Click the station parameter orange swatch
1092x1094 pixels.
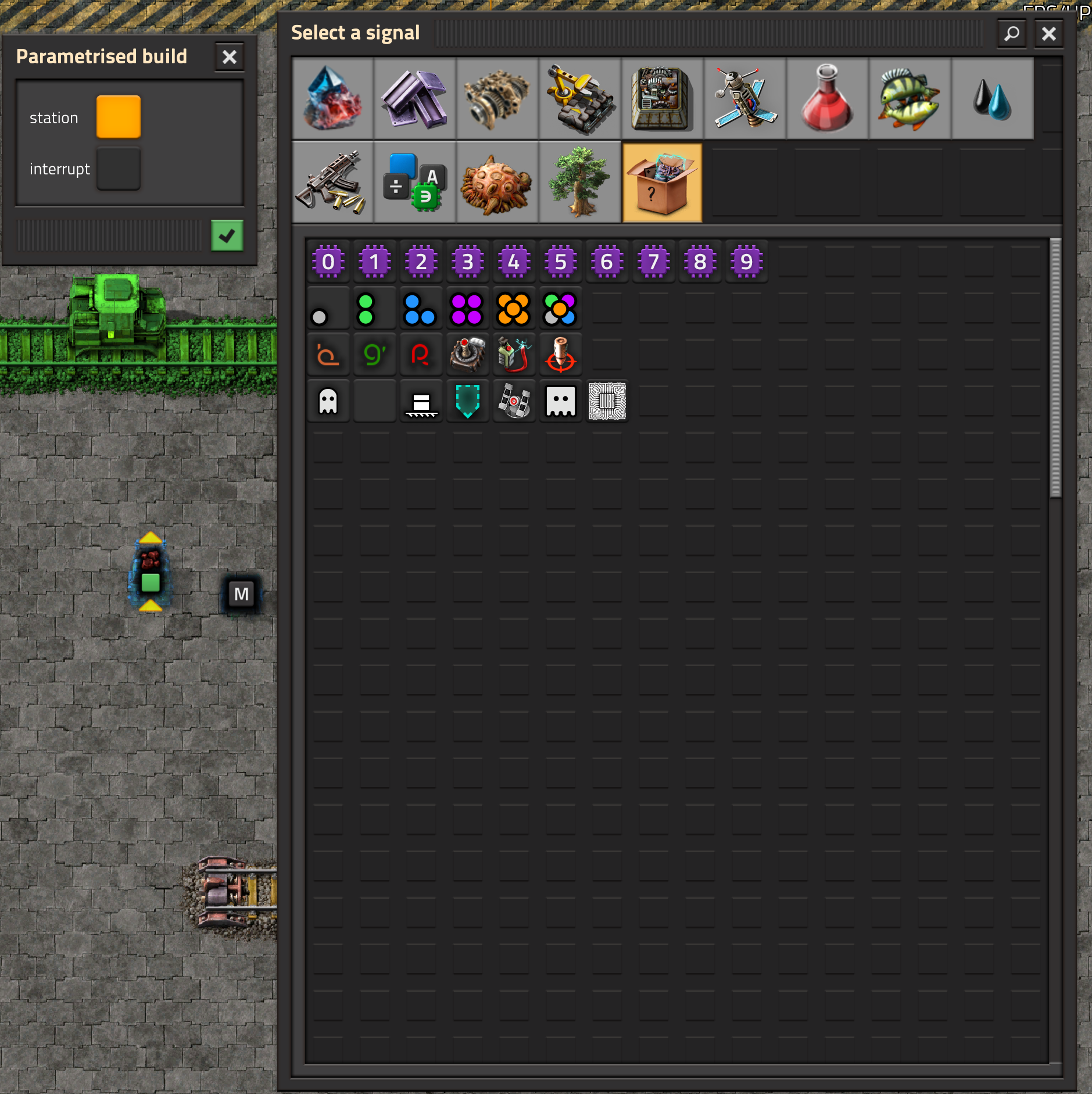coord(118,116)
